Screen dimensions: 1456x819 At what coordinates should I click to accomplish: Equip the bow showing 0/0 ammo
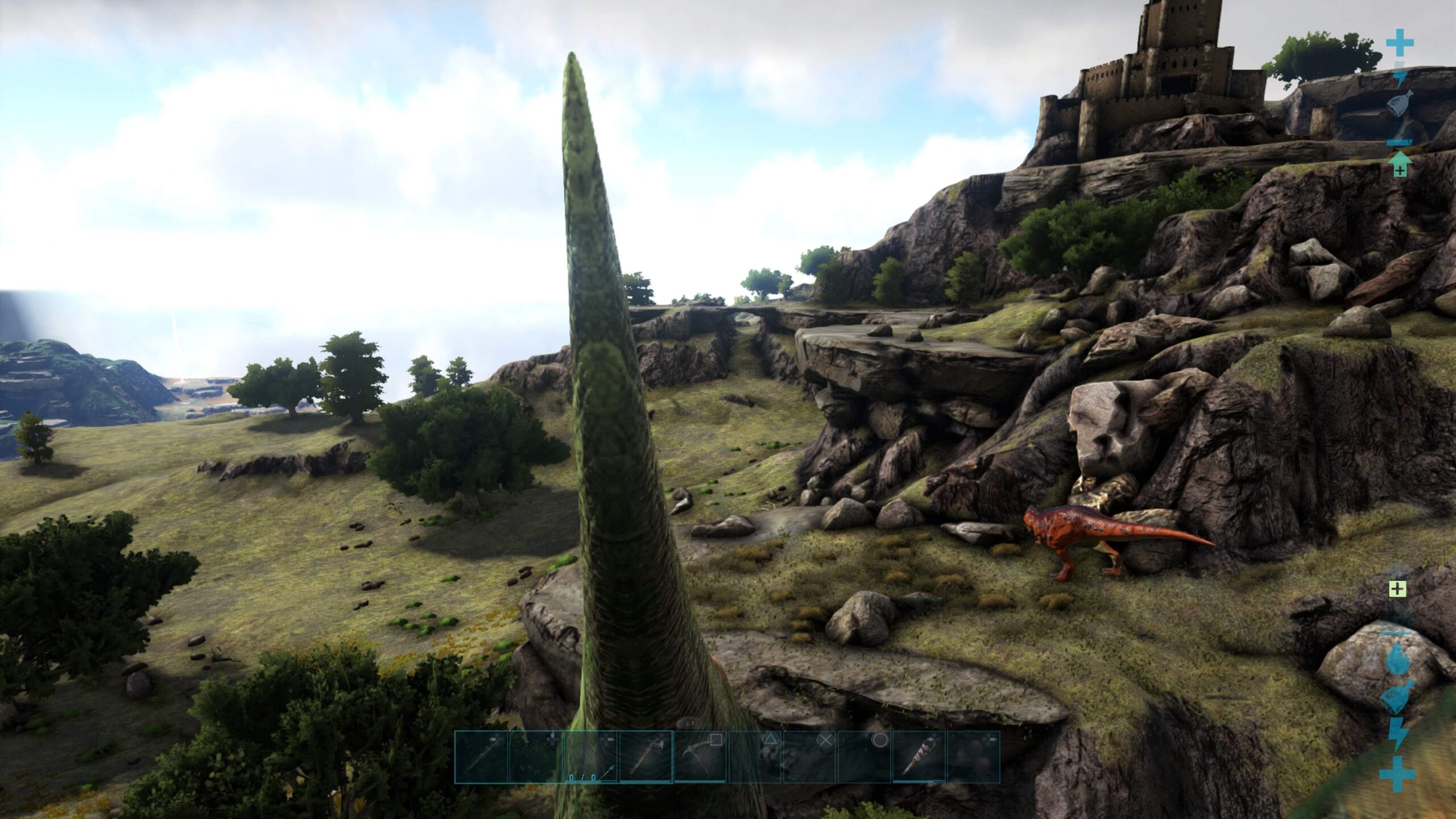(x=590, y=757)
